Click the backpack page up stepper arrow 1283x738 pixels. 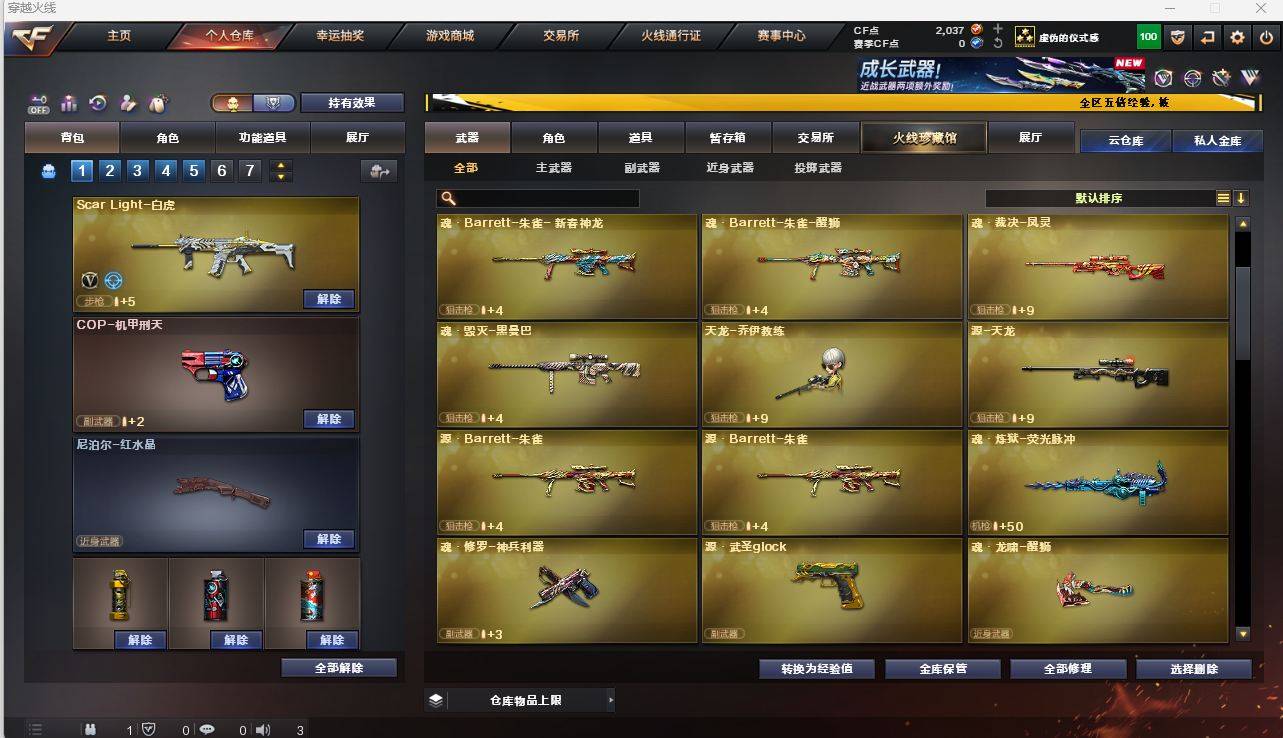(280, 164)
